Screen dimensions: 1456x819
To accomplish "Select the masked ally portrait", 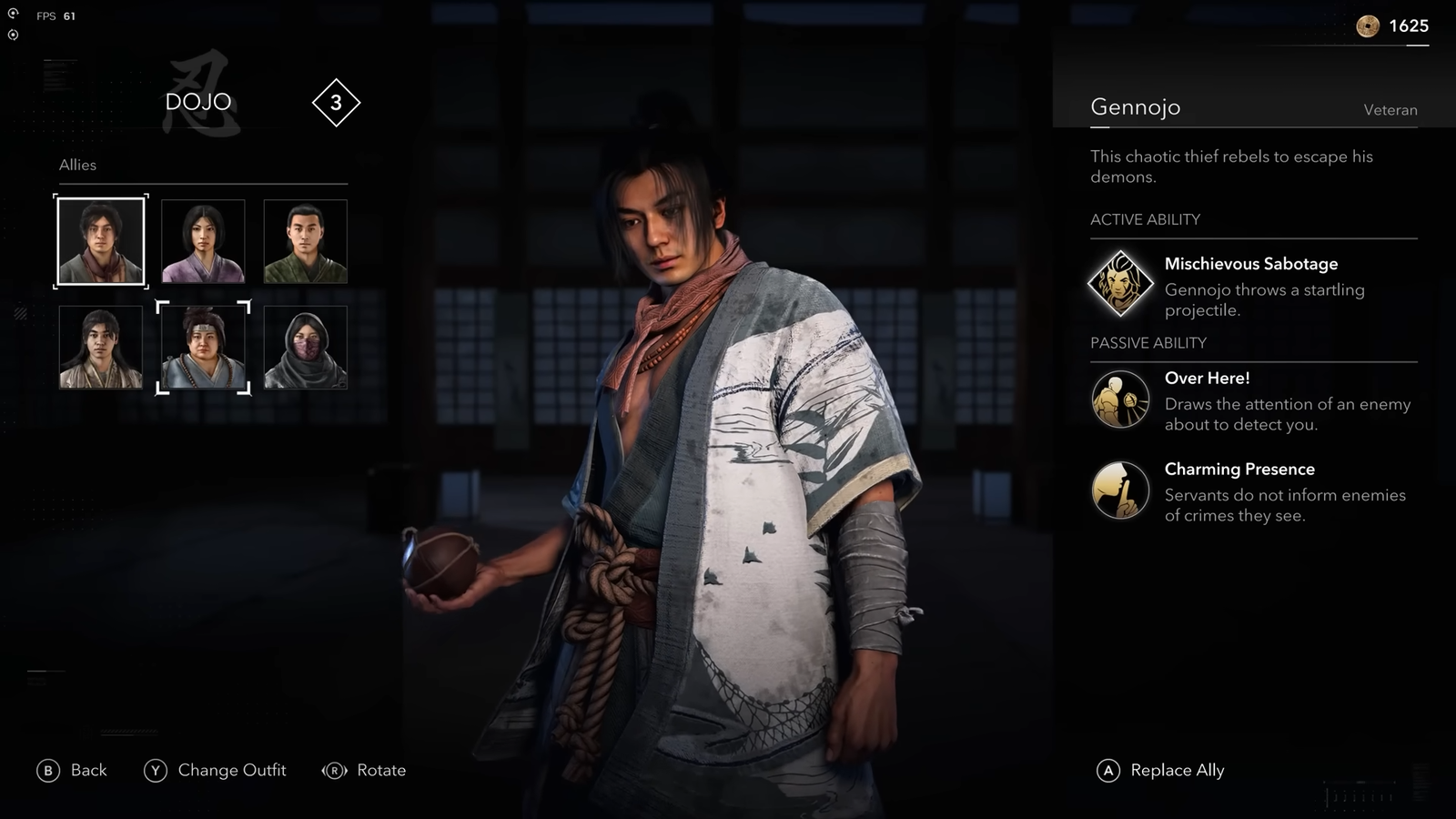I will point(306,347).
